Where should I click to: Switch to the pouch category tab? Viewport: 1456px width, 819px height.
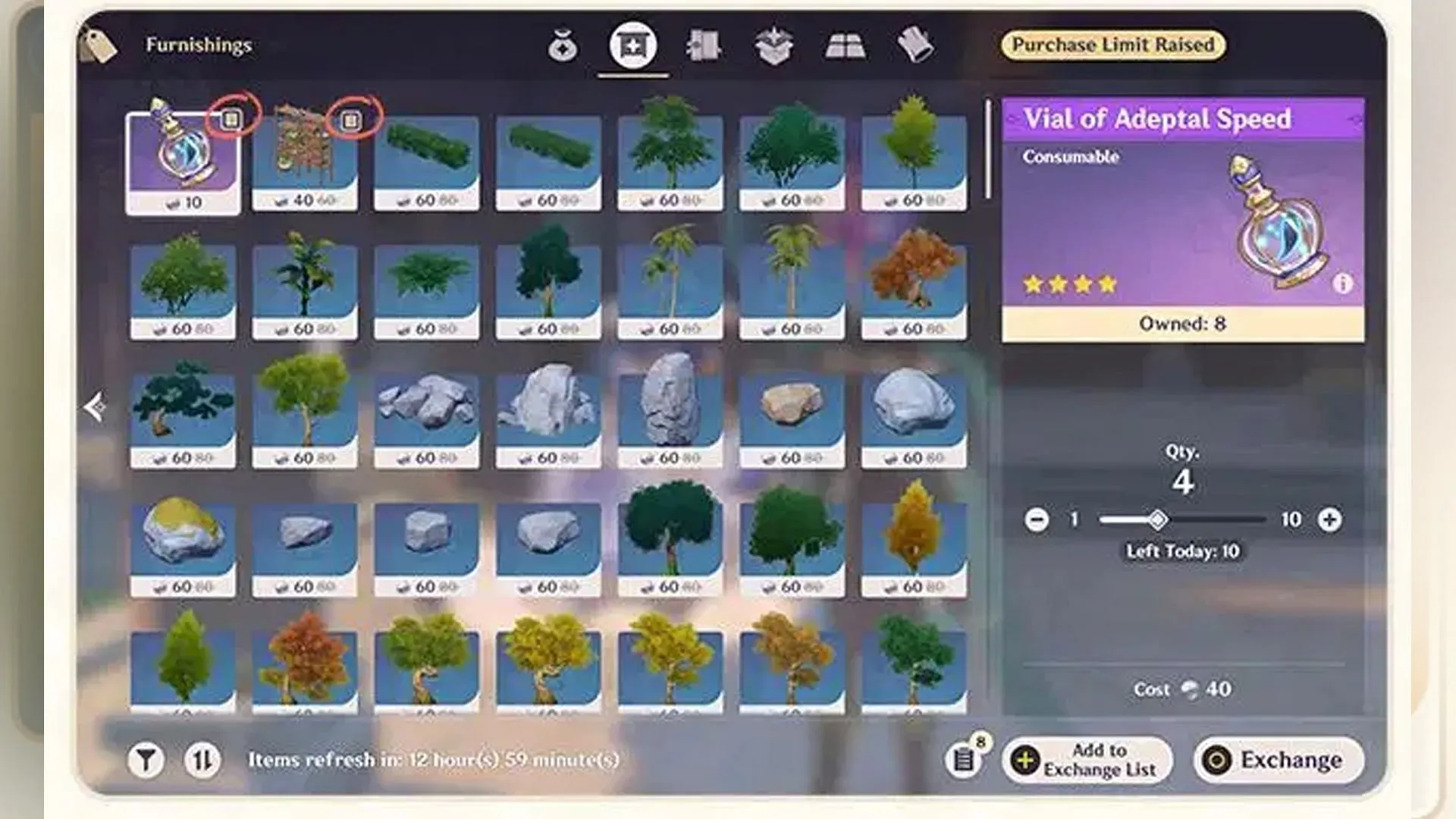563,46
